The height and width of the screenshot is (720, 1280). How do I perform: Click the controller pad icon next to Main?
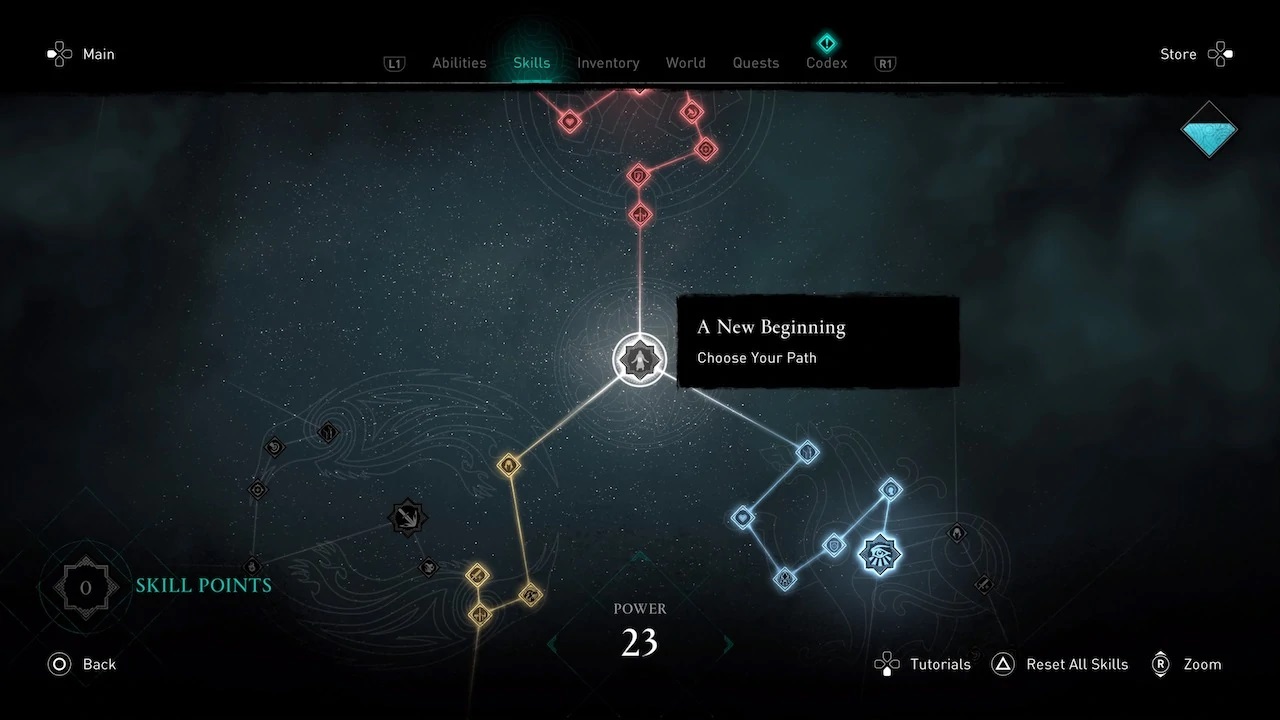pyautogui.click(x=59, y=54)
